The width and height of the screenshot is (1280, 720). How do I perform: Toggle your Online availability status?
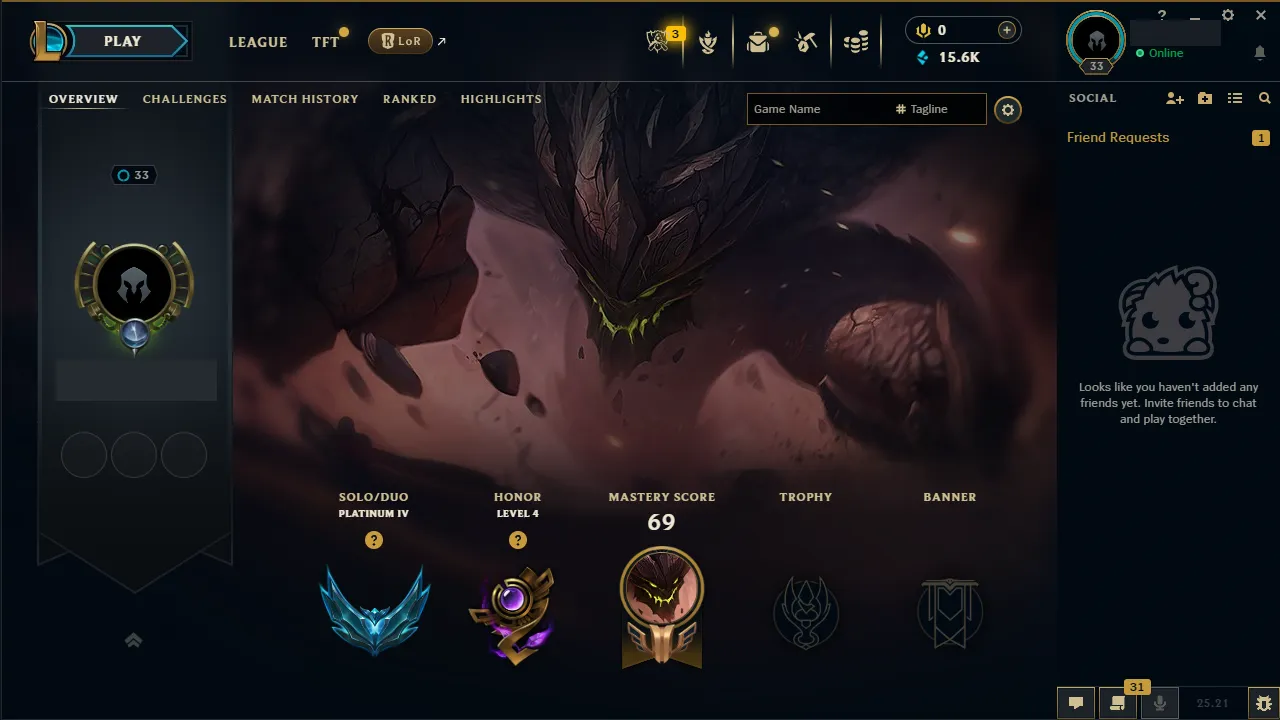click(1160, 53)
